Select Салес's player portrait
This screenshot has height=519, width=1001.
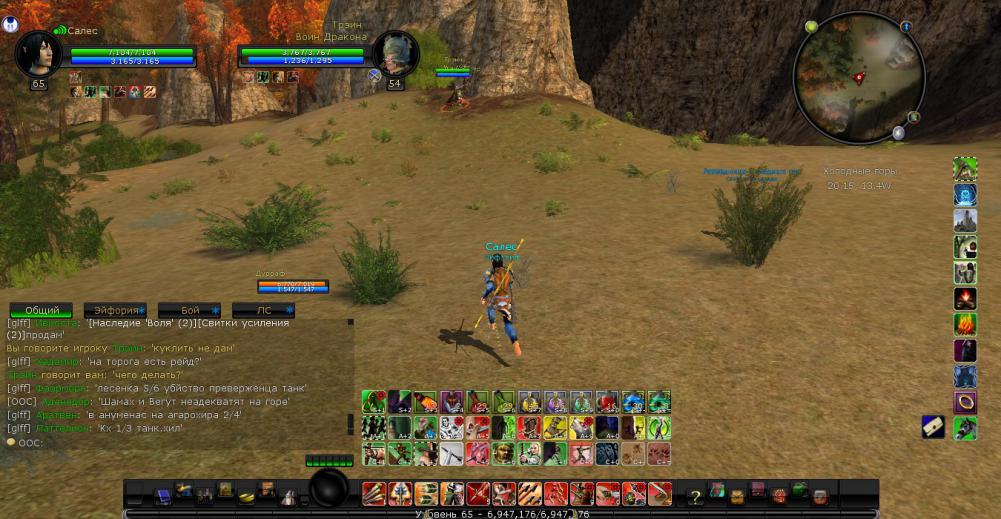pyautogui.click(x=39, y=53)
